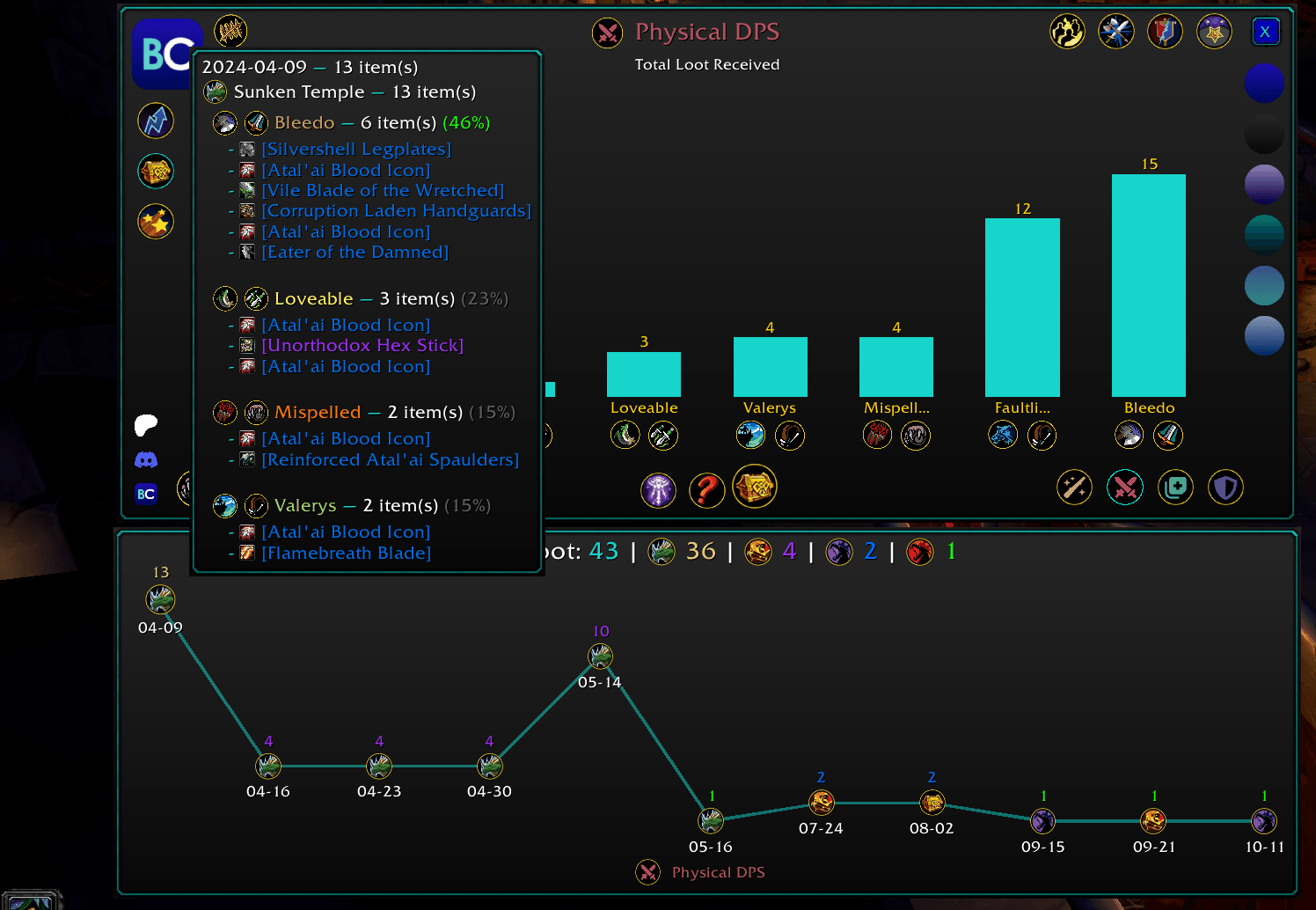Click the purple priest sigil icon below the chart
1316x910 pixels.
click(659, 490)
